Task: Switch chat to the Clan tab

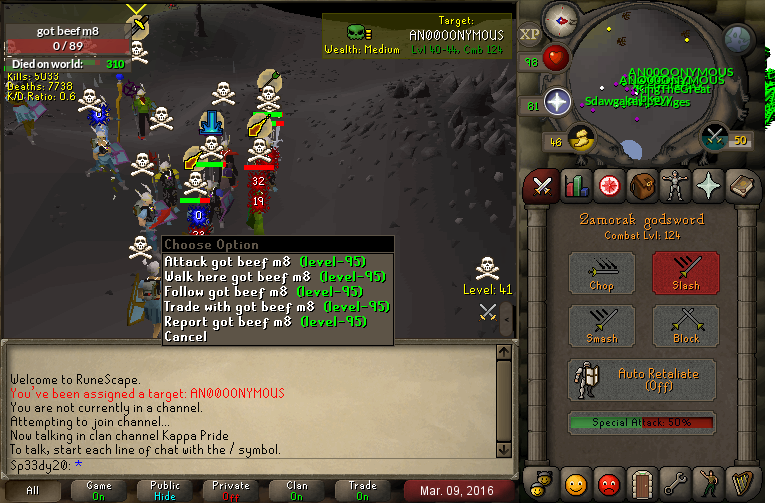Action: click(x=297, y=490)
